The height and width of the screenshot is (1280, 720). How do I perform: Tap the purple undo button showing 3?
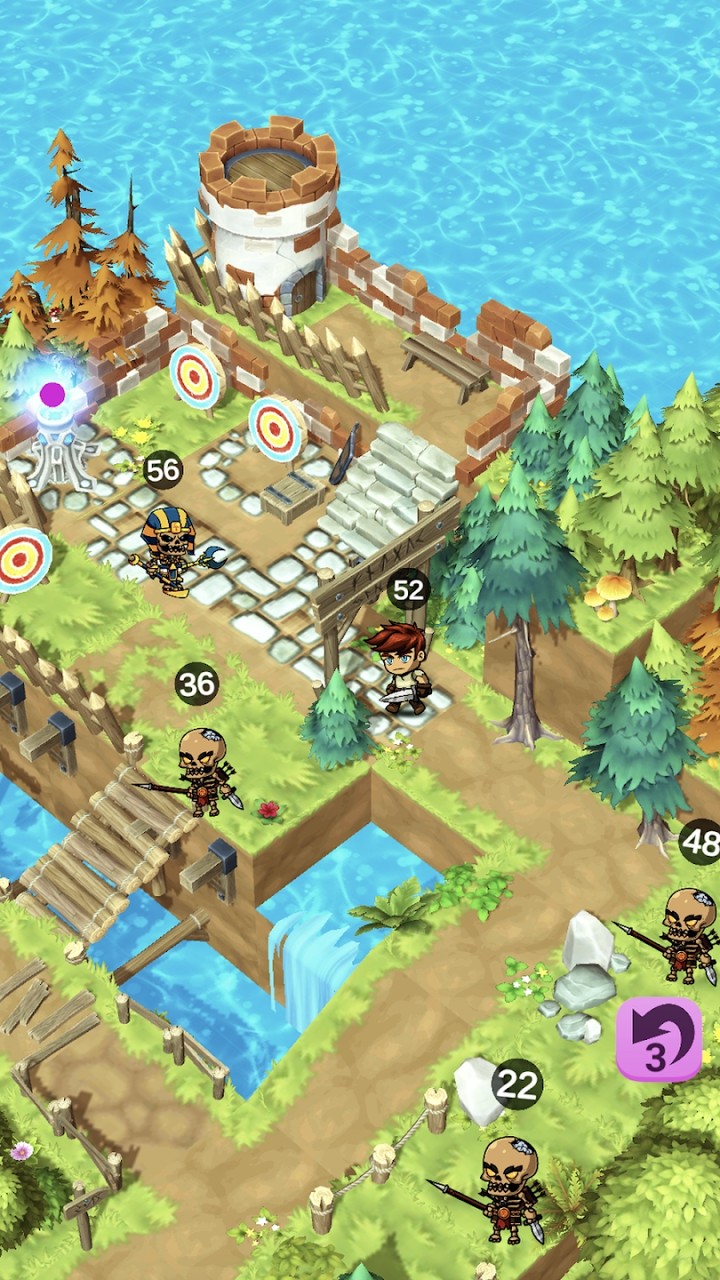(657, 1039)
